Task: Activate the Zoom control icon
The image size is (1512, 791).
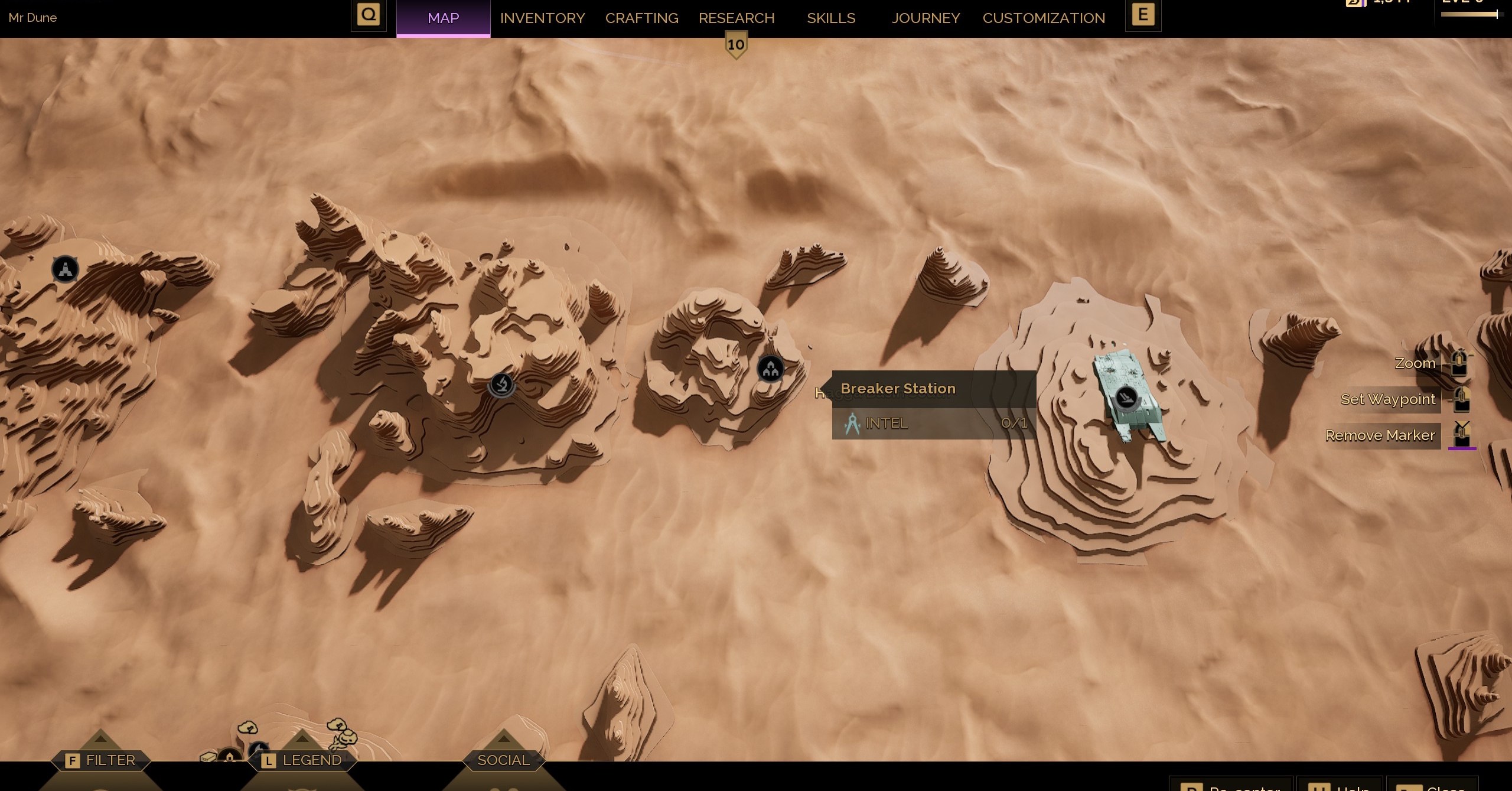Action: (x=1459, y=363)
